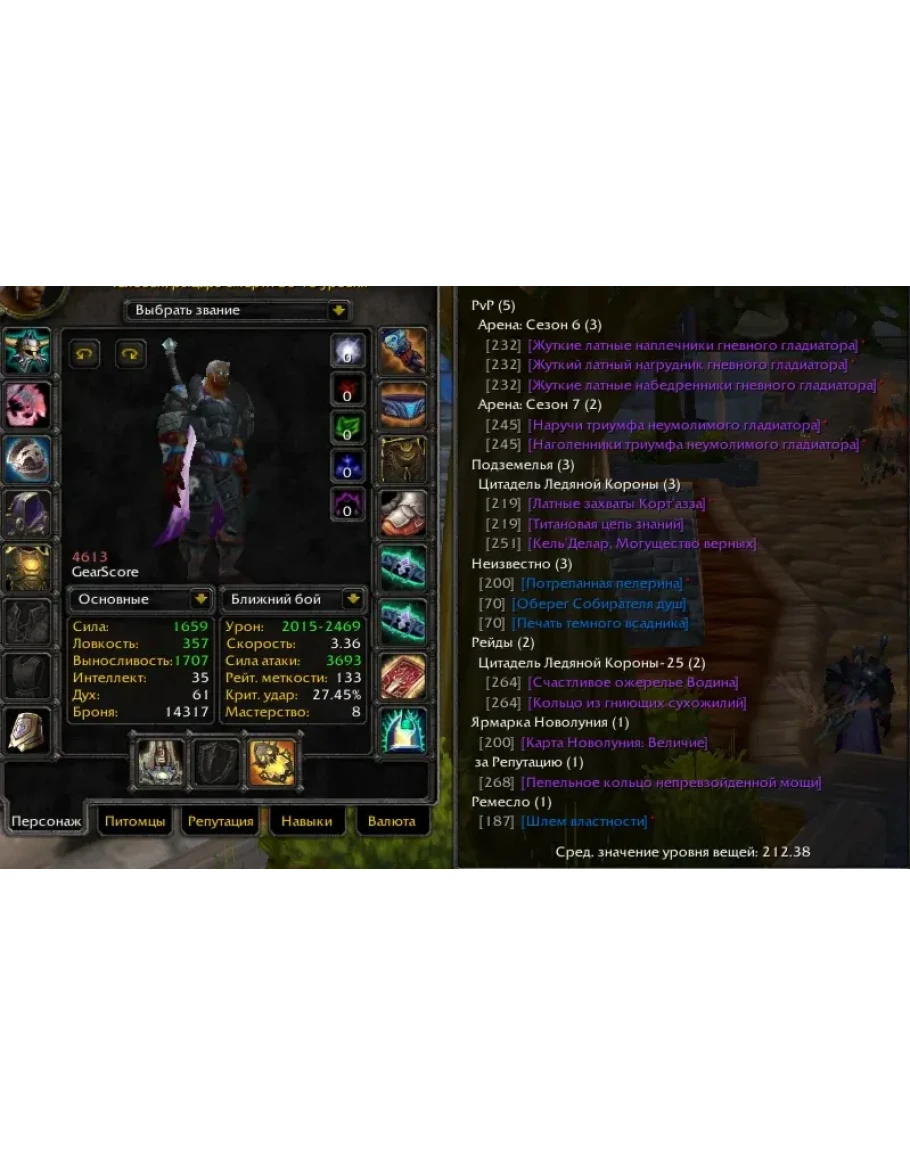Click the Карта Новолуния: Величие item link
The width and height of the screenshot is (910, 1155).
pyautogui.click(x=614, y=742)
